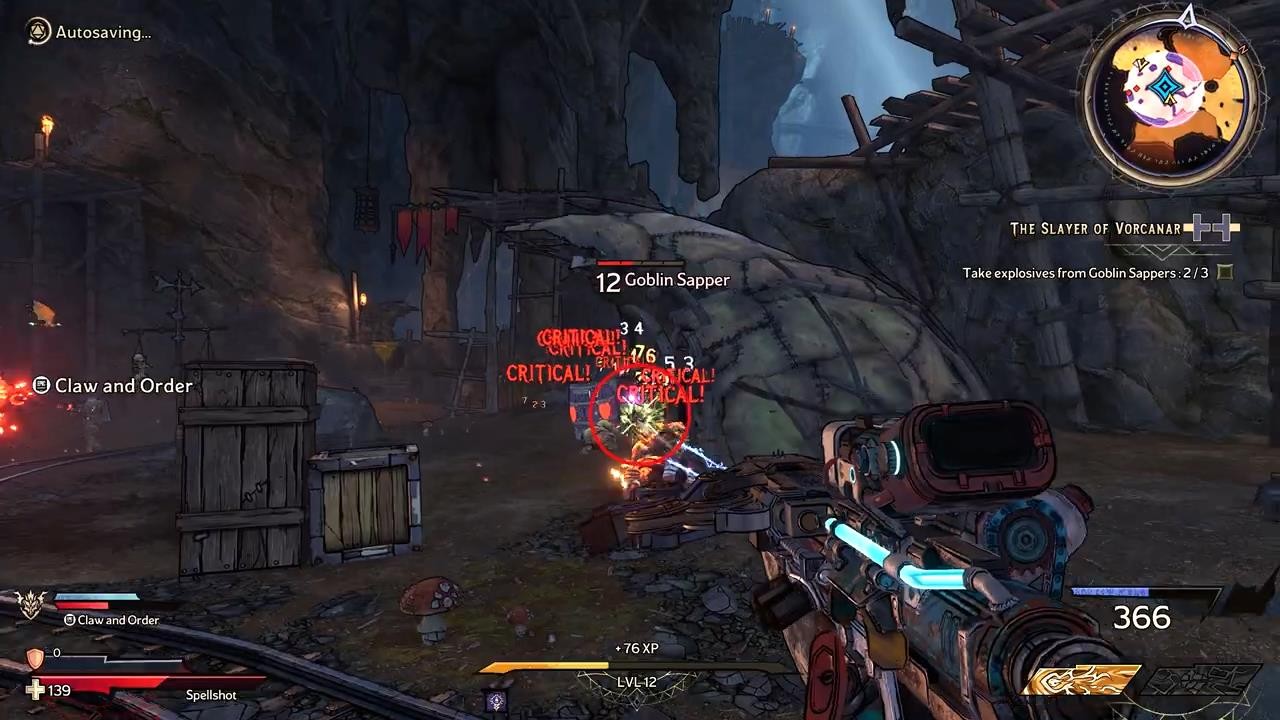
Task: Select the greyed-out second spell slot
Action: (x=1198, y=681)
